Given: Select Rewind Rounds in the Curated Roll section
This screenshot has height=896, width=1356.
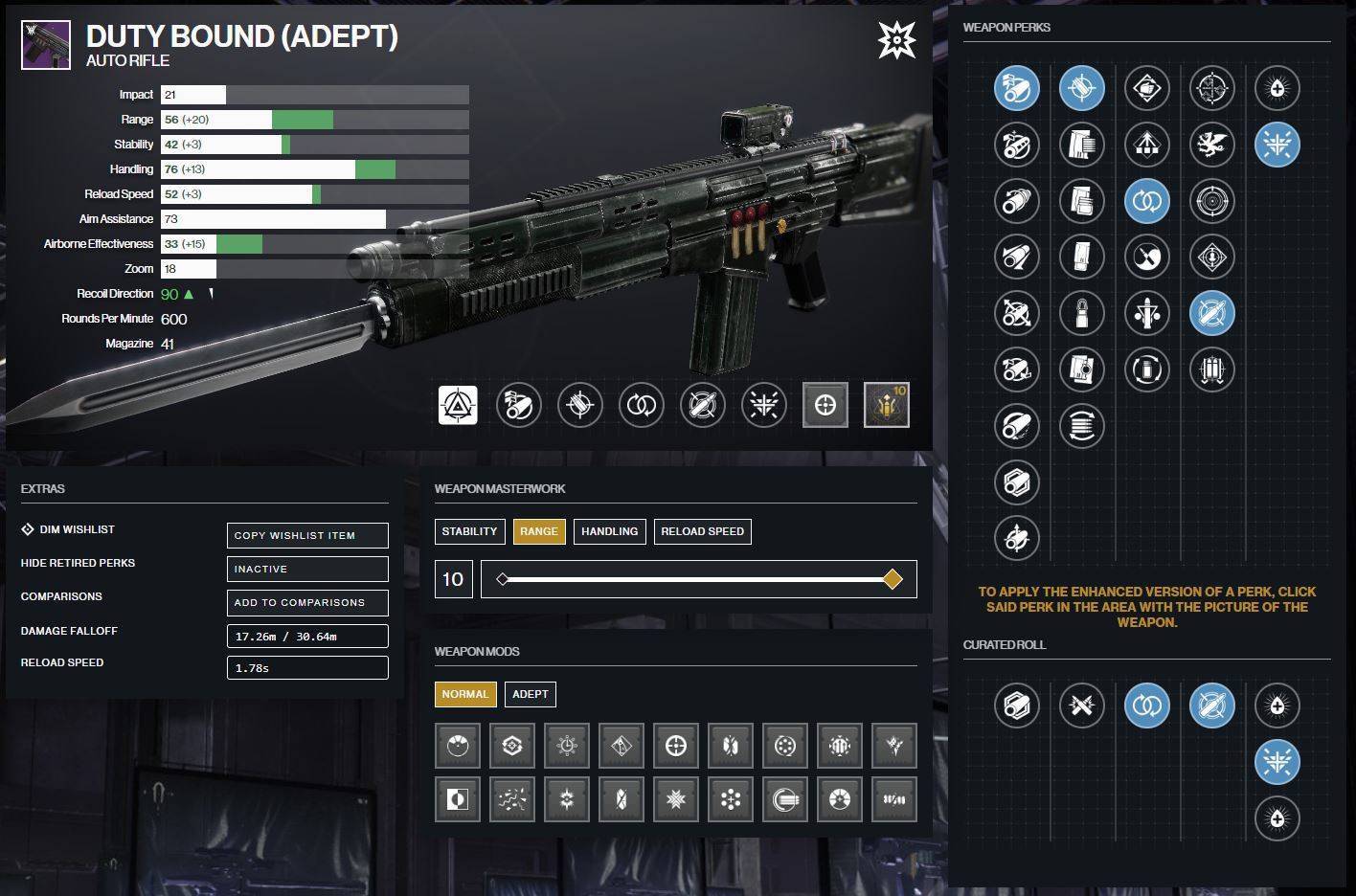Looking at the screenshot, I should [1147, 706].
